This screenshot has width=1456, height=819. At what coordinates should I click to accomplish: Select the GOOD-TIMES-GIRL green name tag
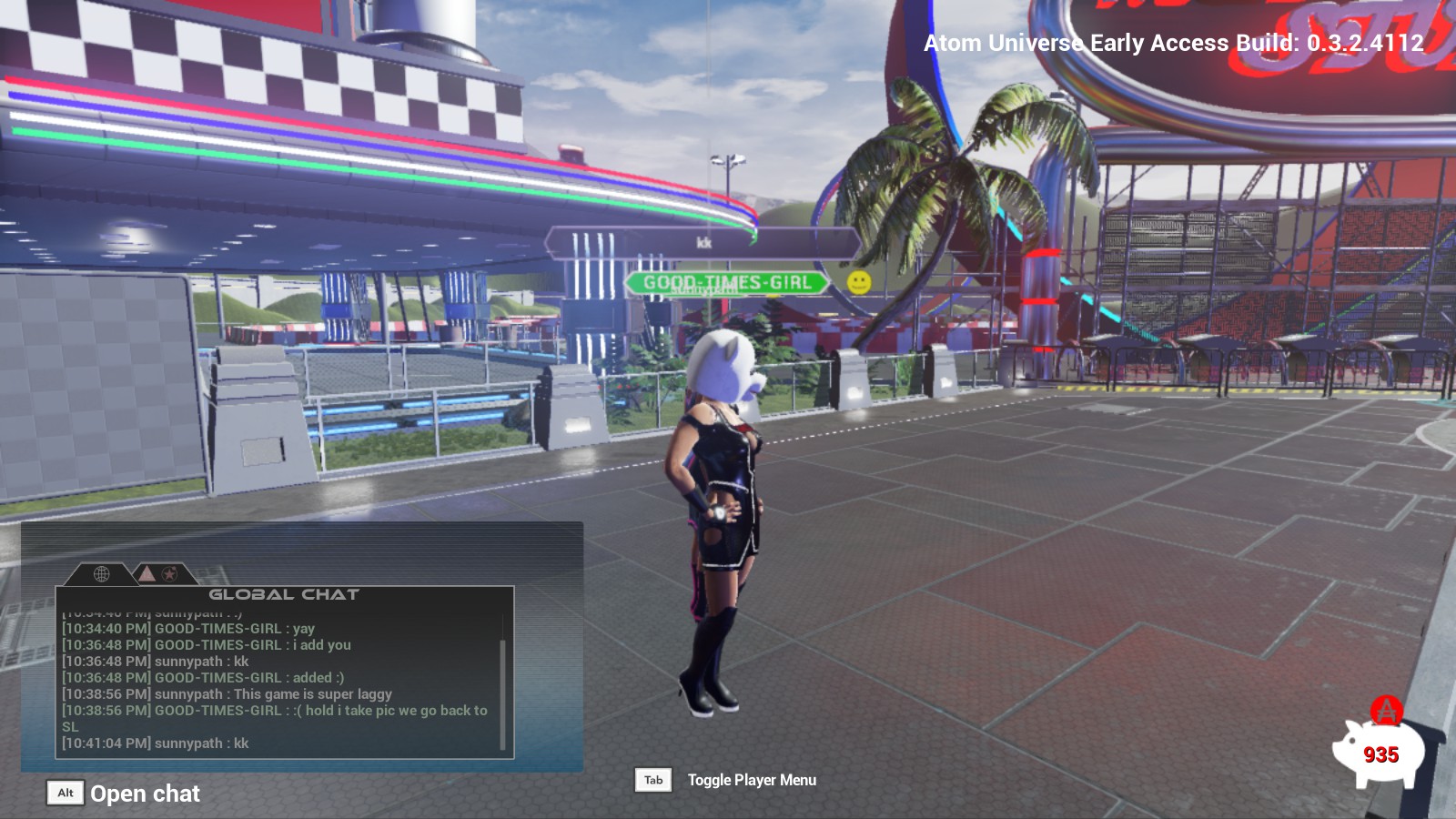coord(726,283)
